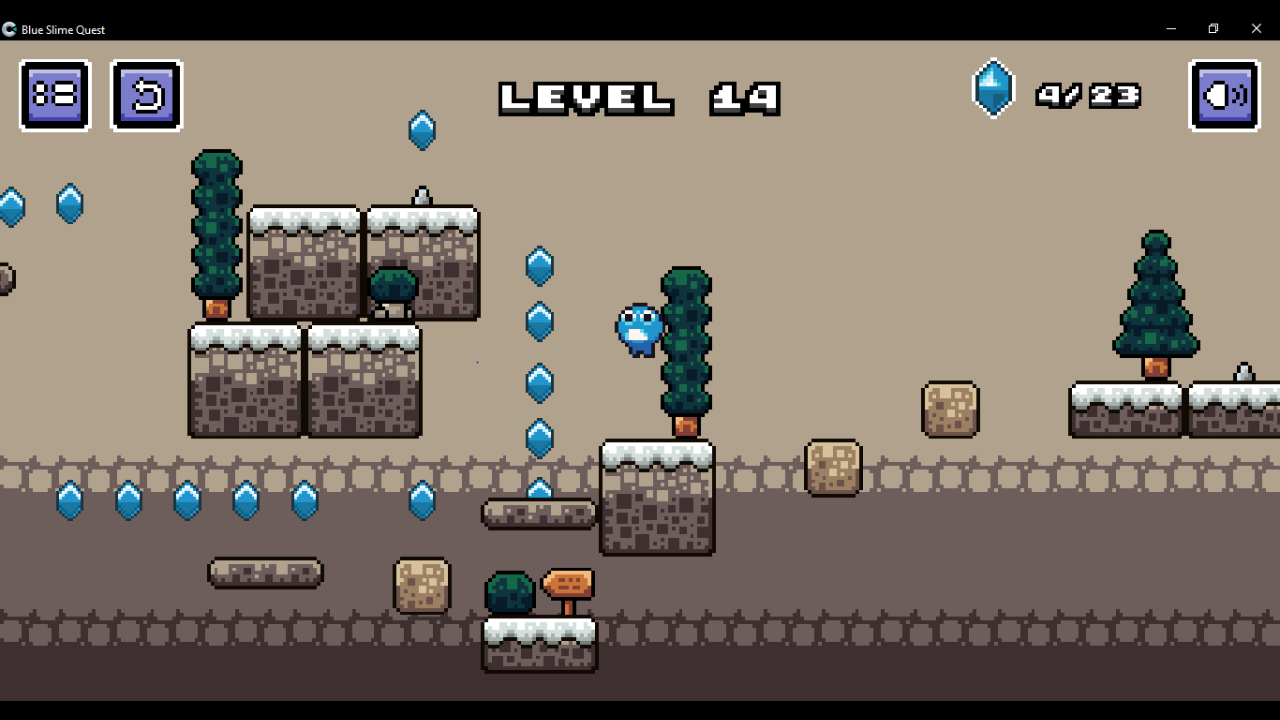
Task: Click the 4/23 gem counter
Action: [1089, 95]
